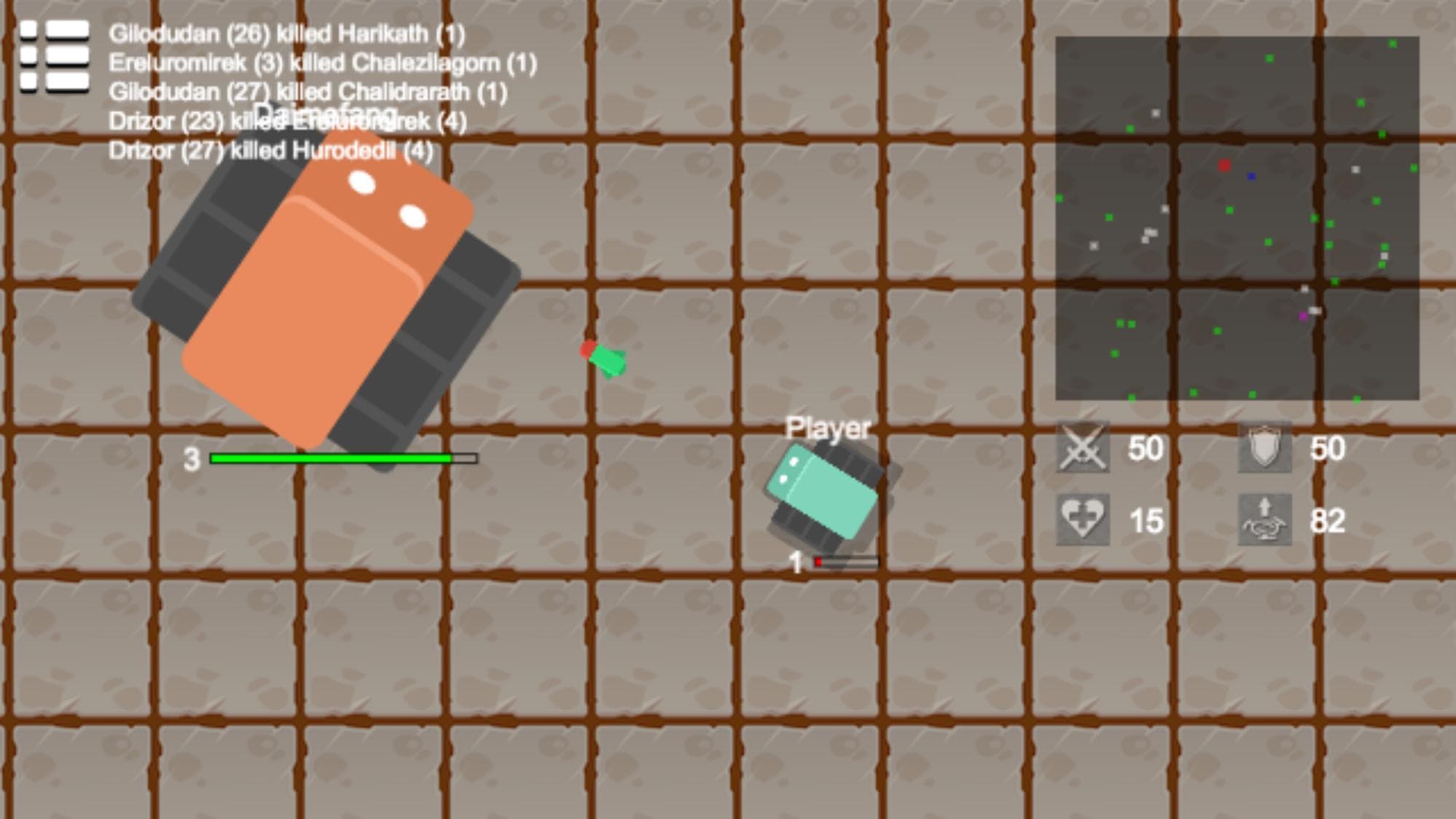Collapse the Ereluromirek kill message
Image resolution: width=1456 pixels, height=819 pixels.
click(323, 62)
